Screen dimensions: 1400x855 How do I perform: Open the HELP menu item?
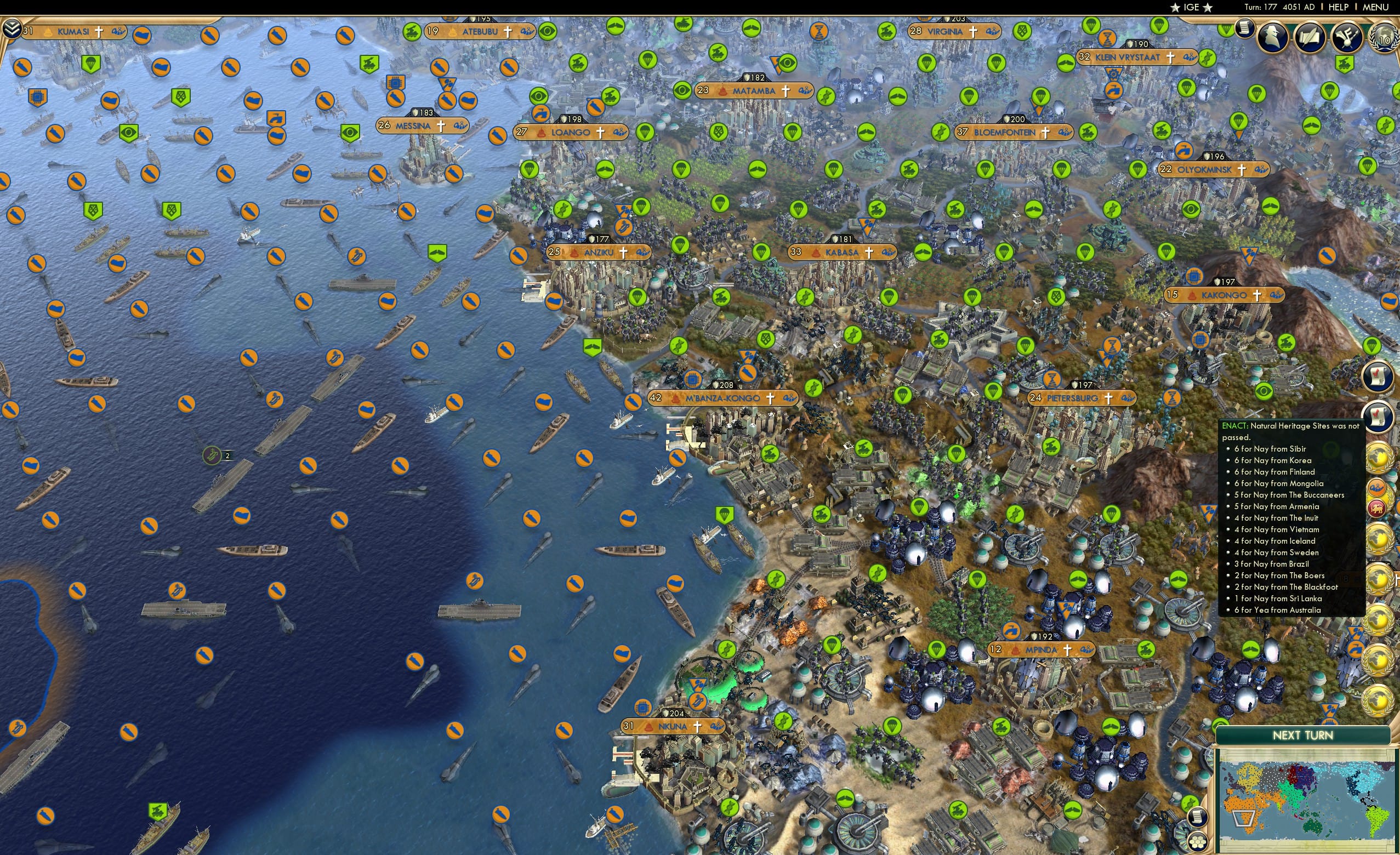pos(1339,7)
